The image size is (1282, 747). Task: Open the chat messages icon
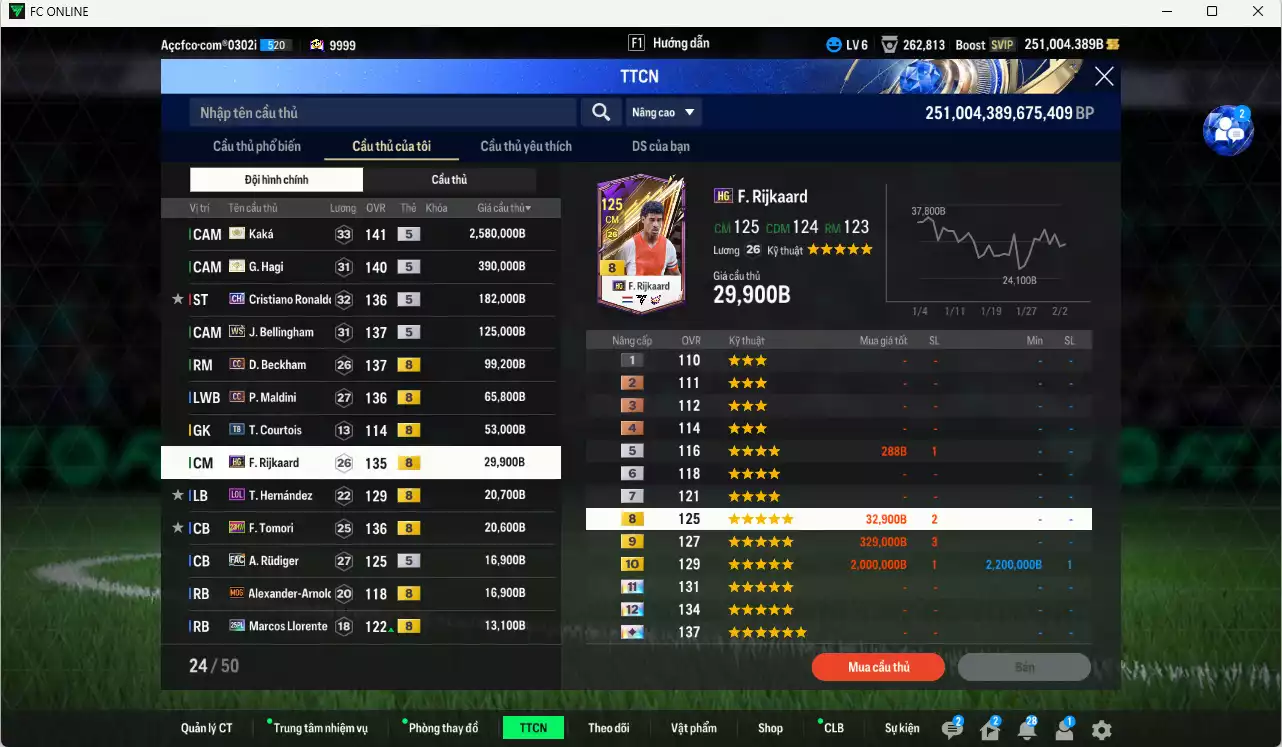(950, 728)
